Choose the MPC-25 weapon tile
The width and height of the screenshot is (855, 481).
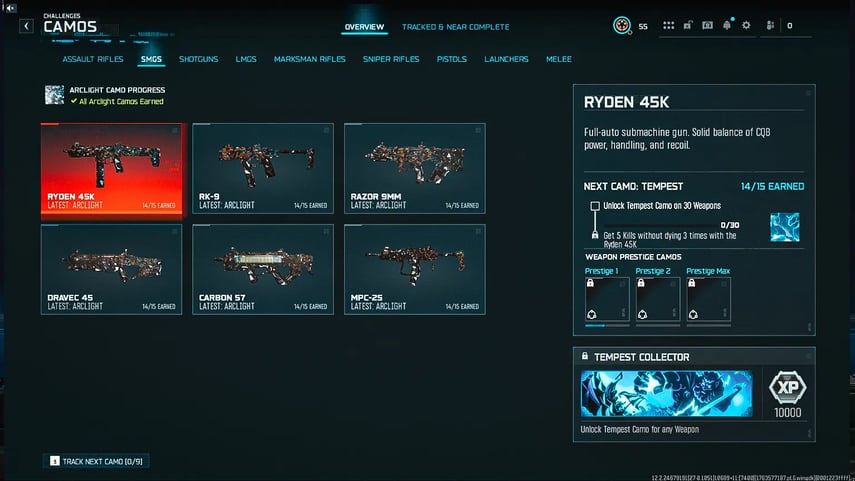415,269
